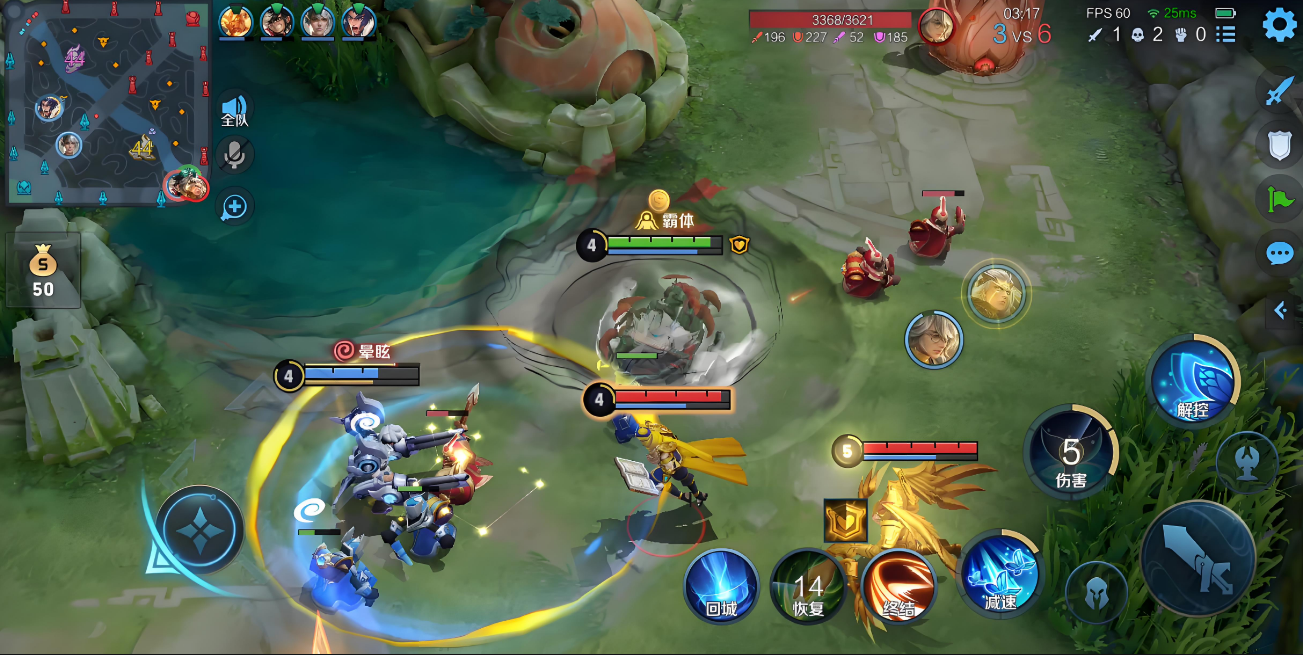Activate the 回城 recall ability
Screen dimensions: 1303x655
[x=721, y=585]
